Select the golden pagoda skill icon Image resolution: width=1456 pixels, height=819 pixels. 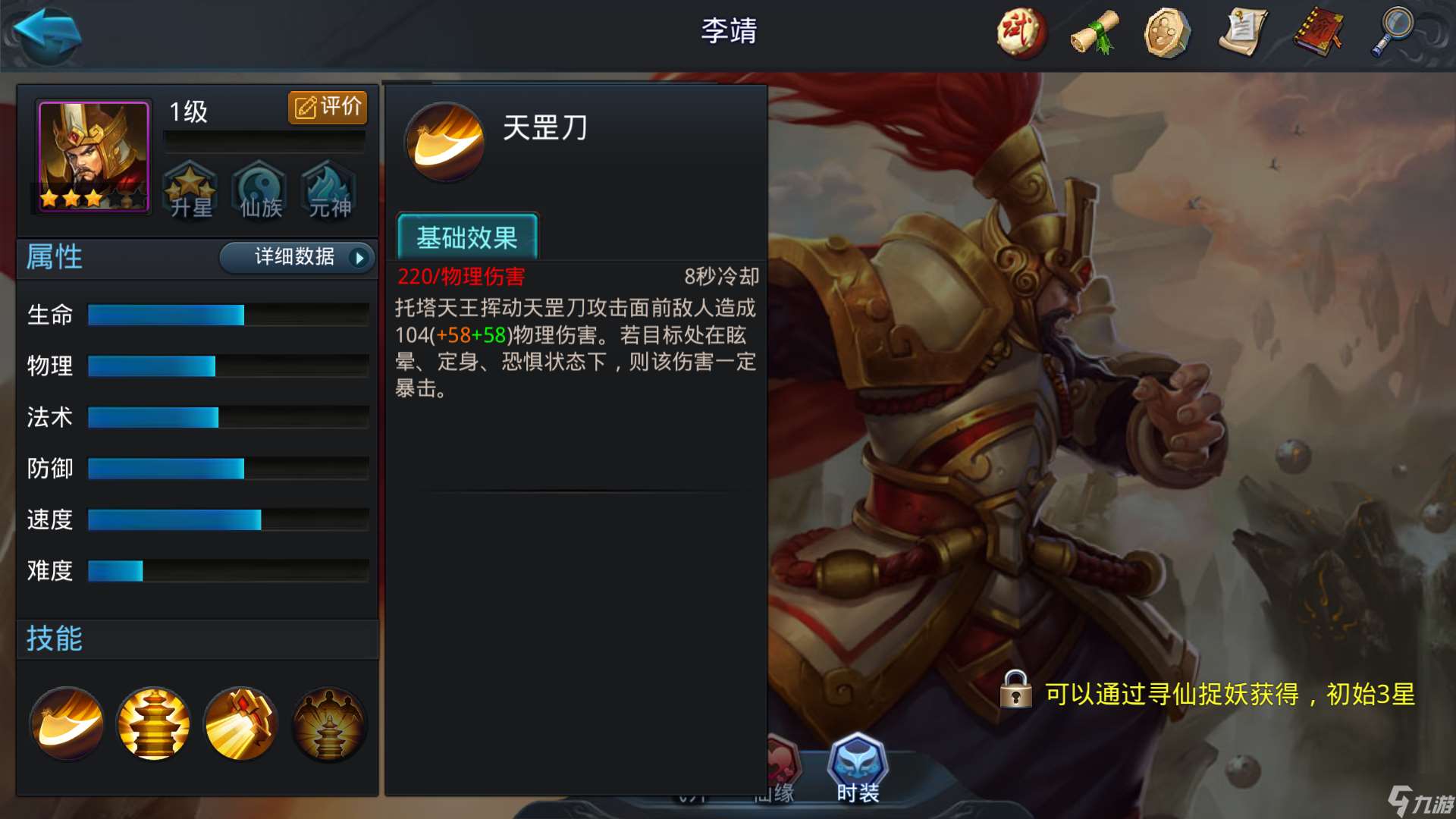pyautogui.click(x=153, y=723)
